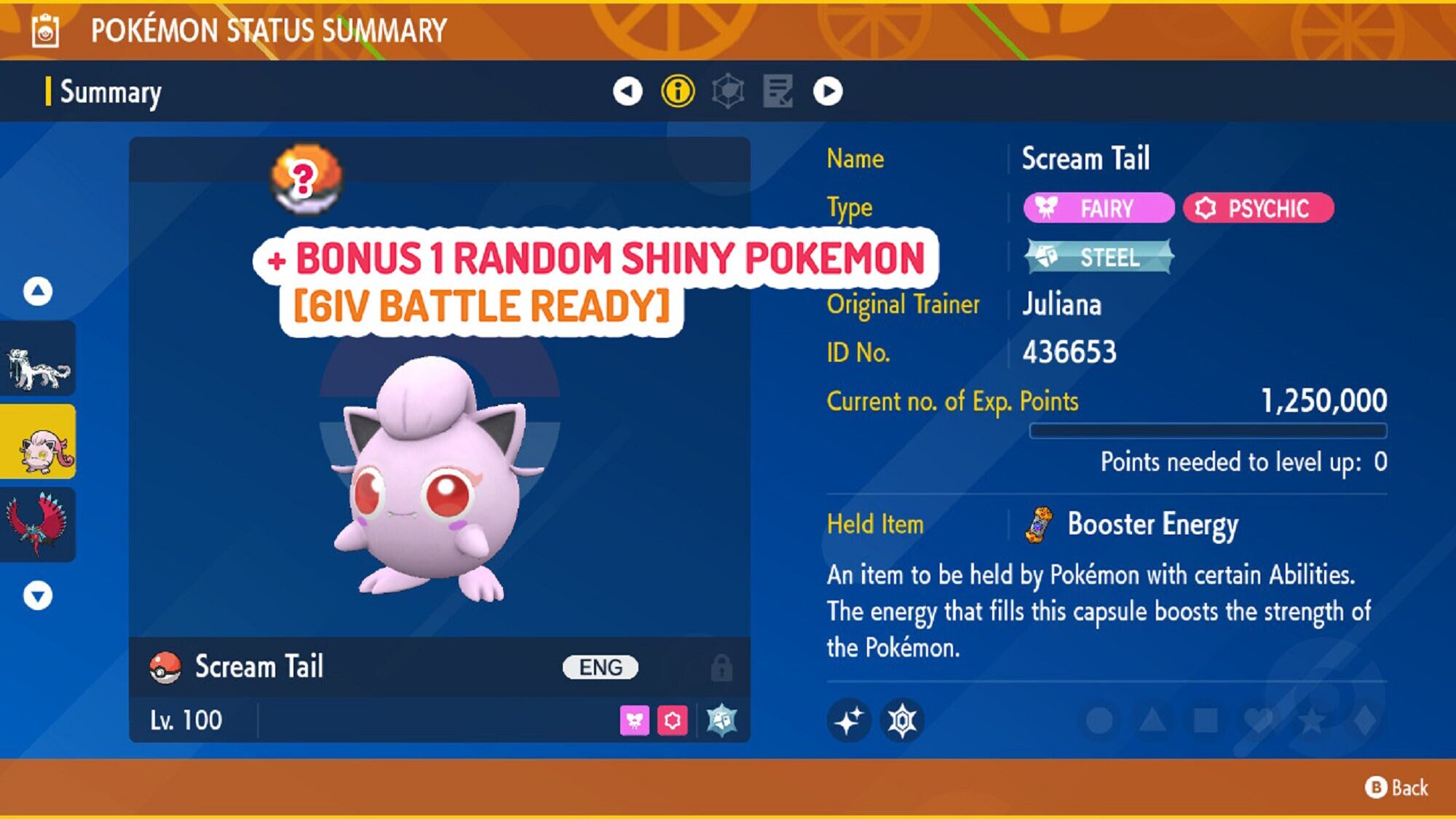Select the info summary page icon
Screen dimensions: 1456x819
(679, 92)
